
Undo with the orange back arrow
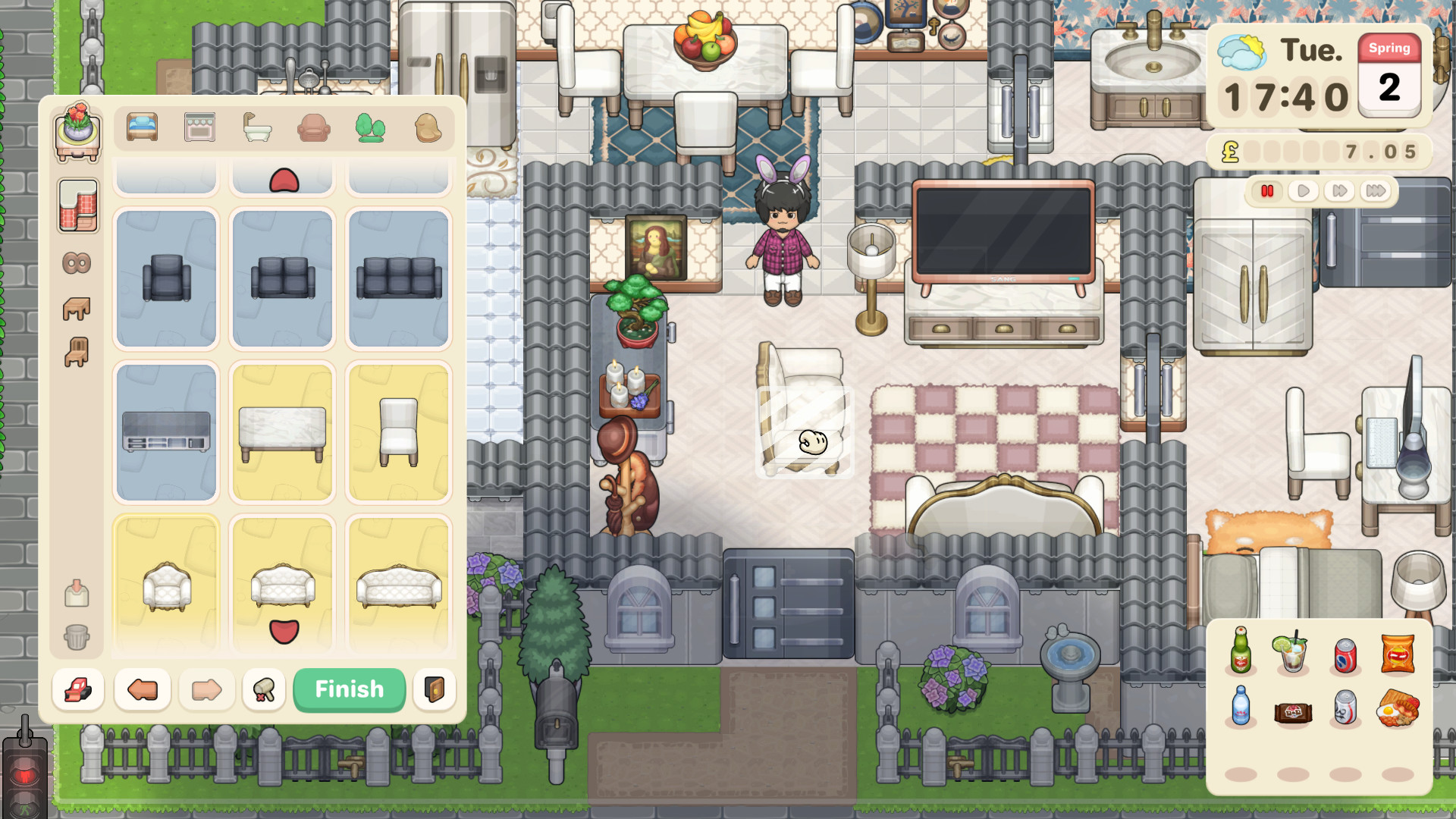click(141, 689)
